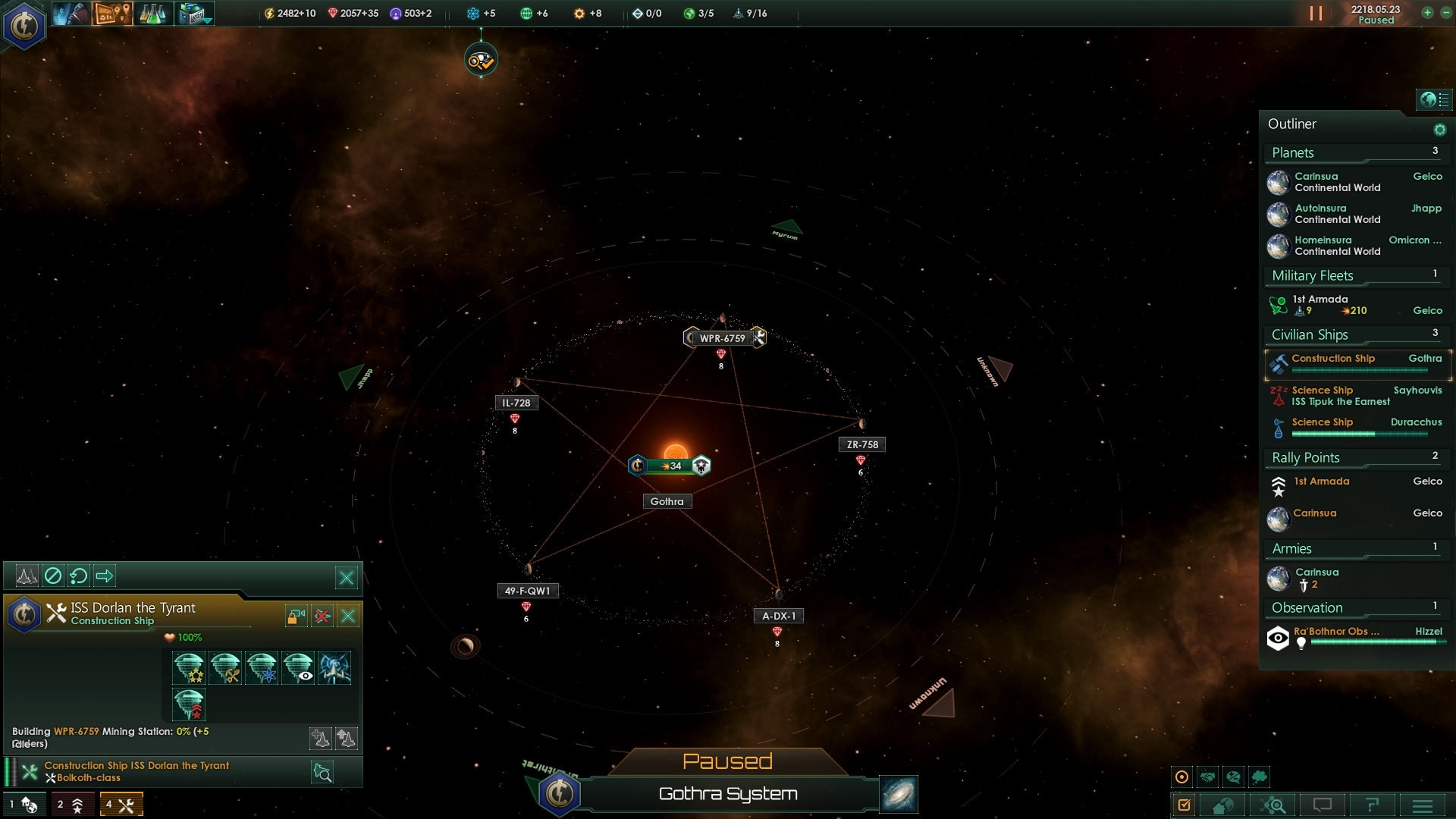Choose build observation post order
This screenshot has width=1456, height=819.
[298, 668]
